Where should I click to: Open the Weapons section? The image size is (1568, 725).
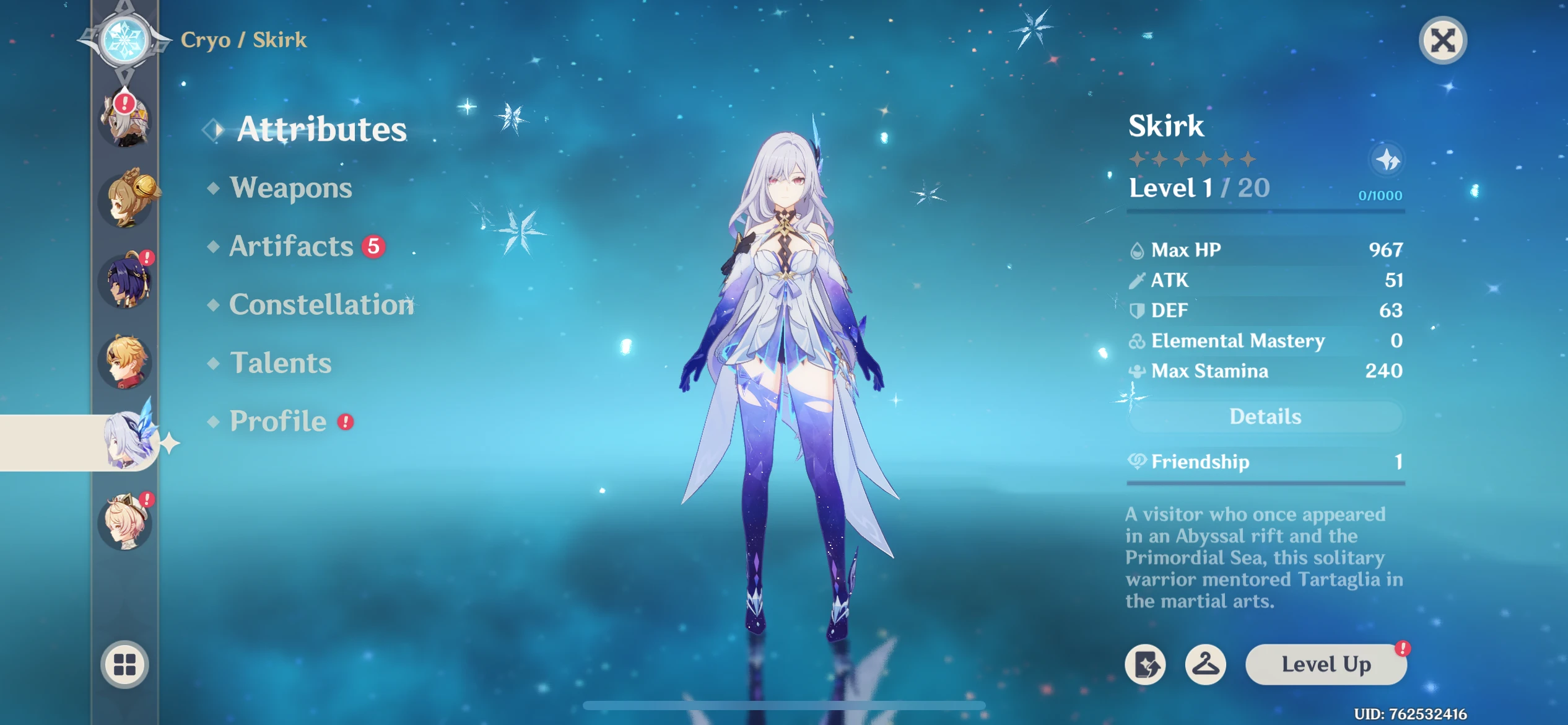pos(290,188)
